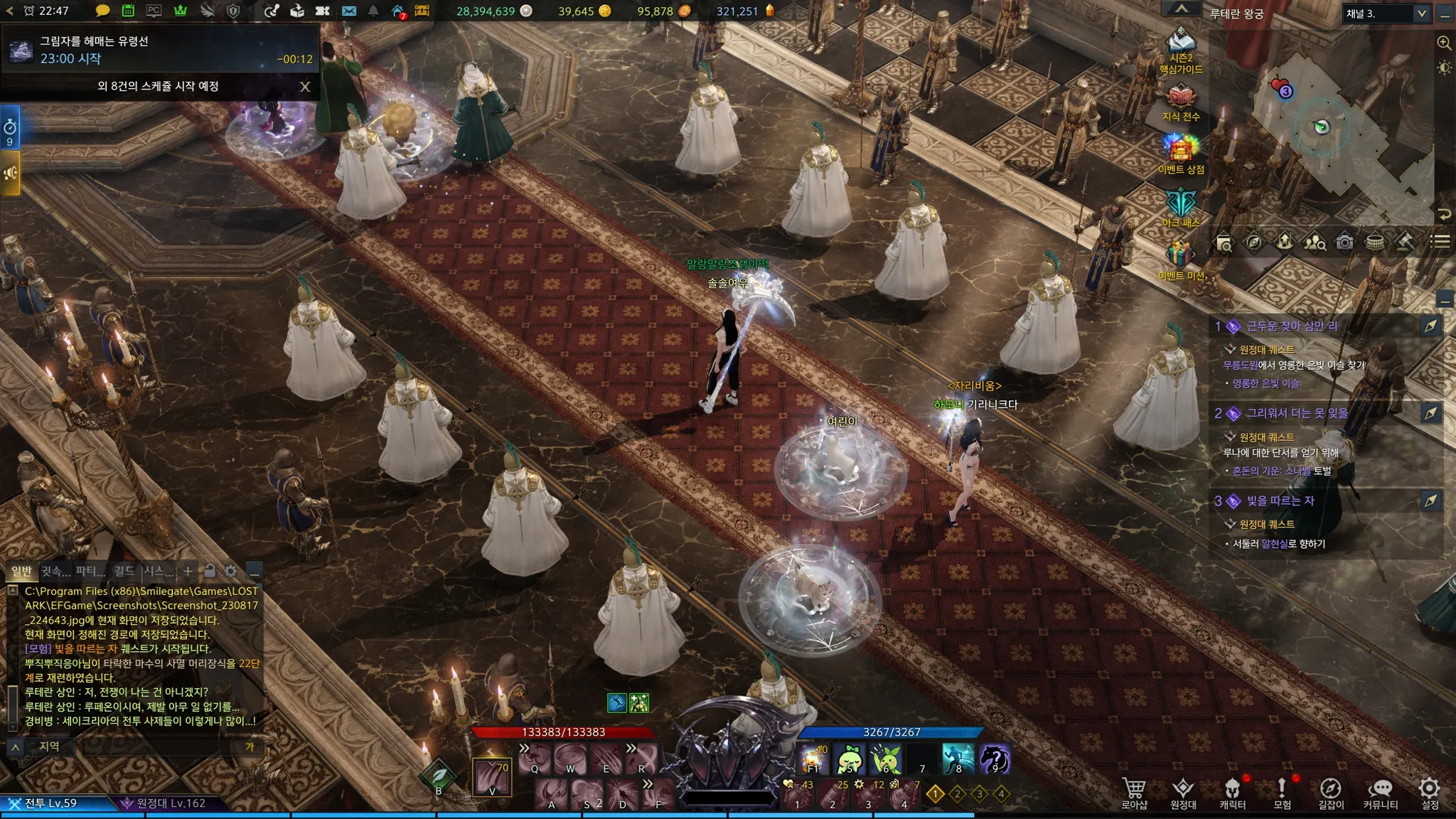The width and height of the screenshot is (1456, 819).
Task: Switch to the 길드 chat tab
Action: pos(124,571)
